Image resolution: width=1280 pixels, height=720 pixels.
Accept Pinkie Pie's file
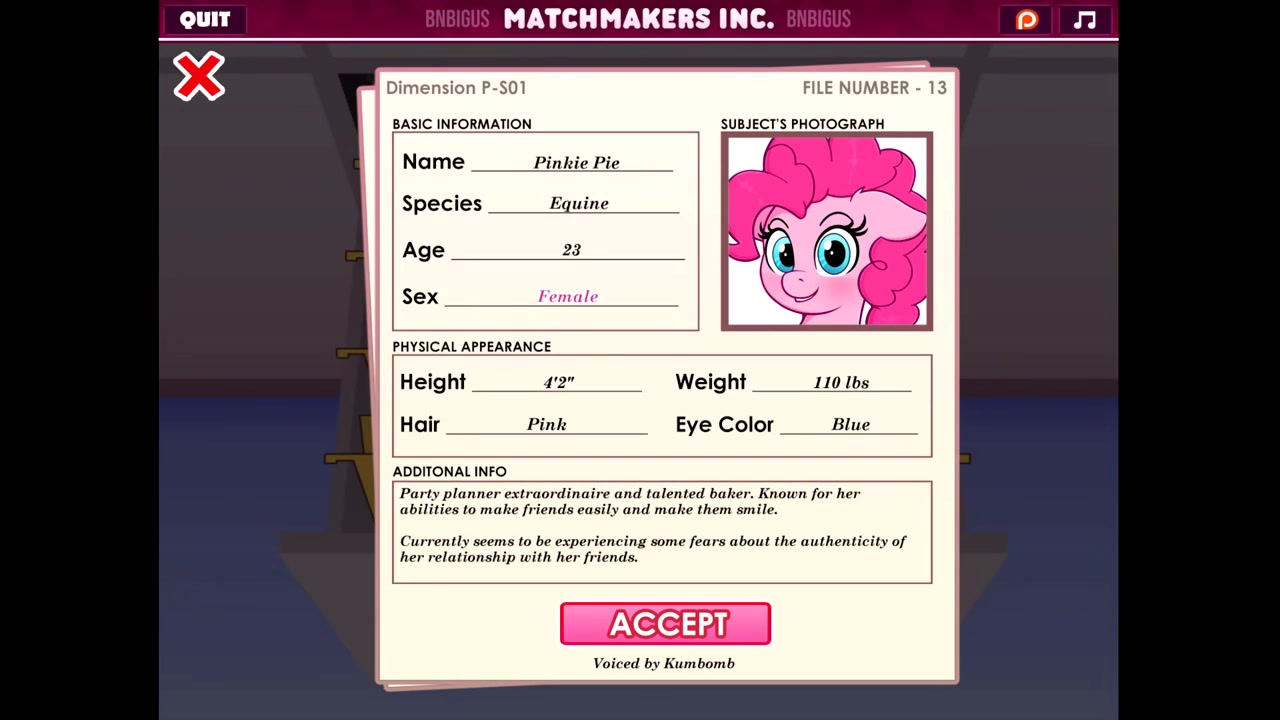[x=665, y=624]
